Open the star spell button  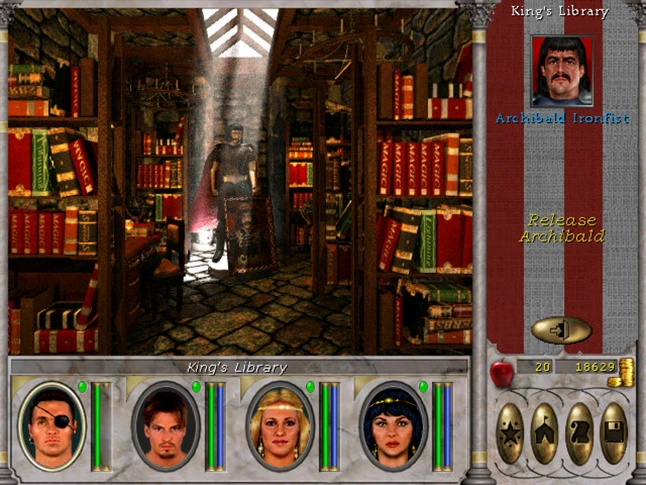pos(509,432)
